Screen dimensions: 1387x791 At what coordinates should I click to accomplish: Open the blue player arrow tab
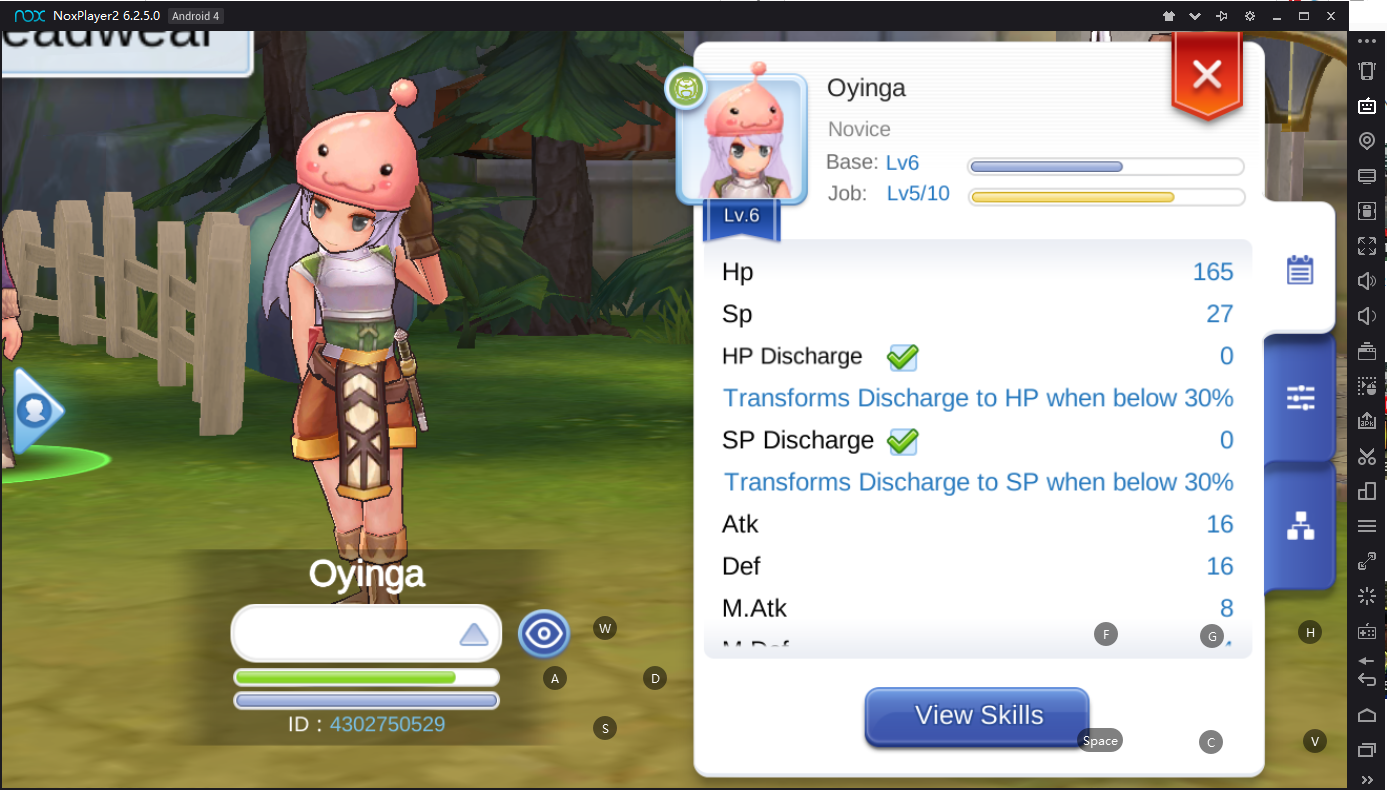coord(37,410)
